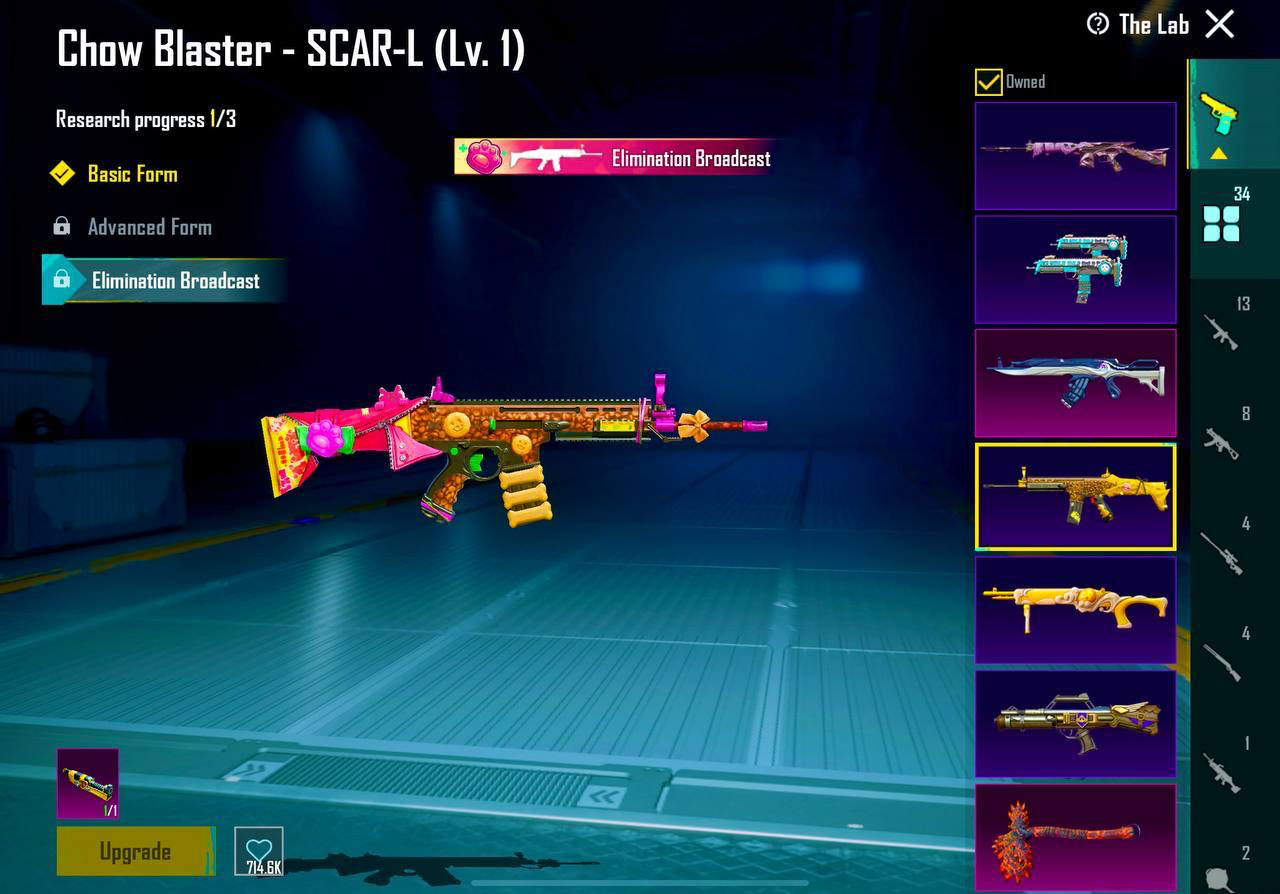1280x894 pixels.
Task: Click the yellow Upgrade button
Action: tap(135, 851)
